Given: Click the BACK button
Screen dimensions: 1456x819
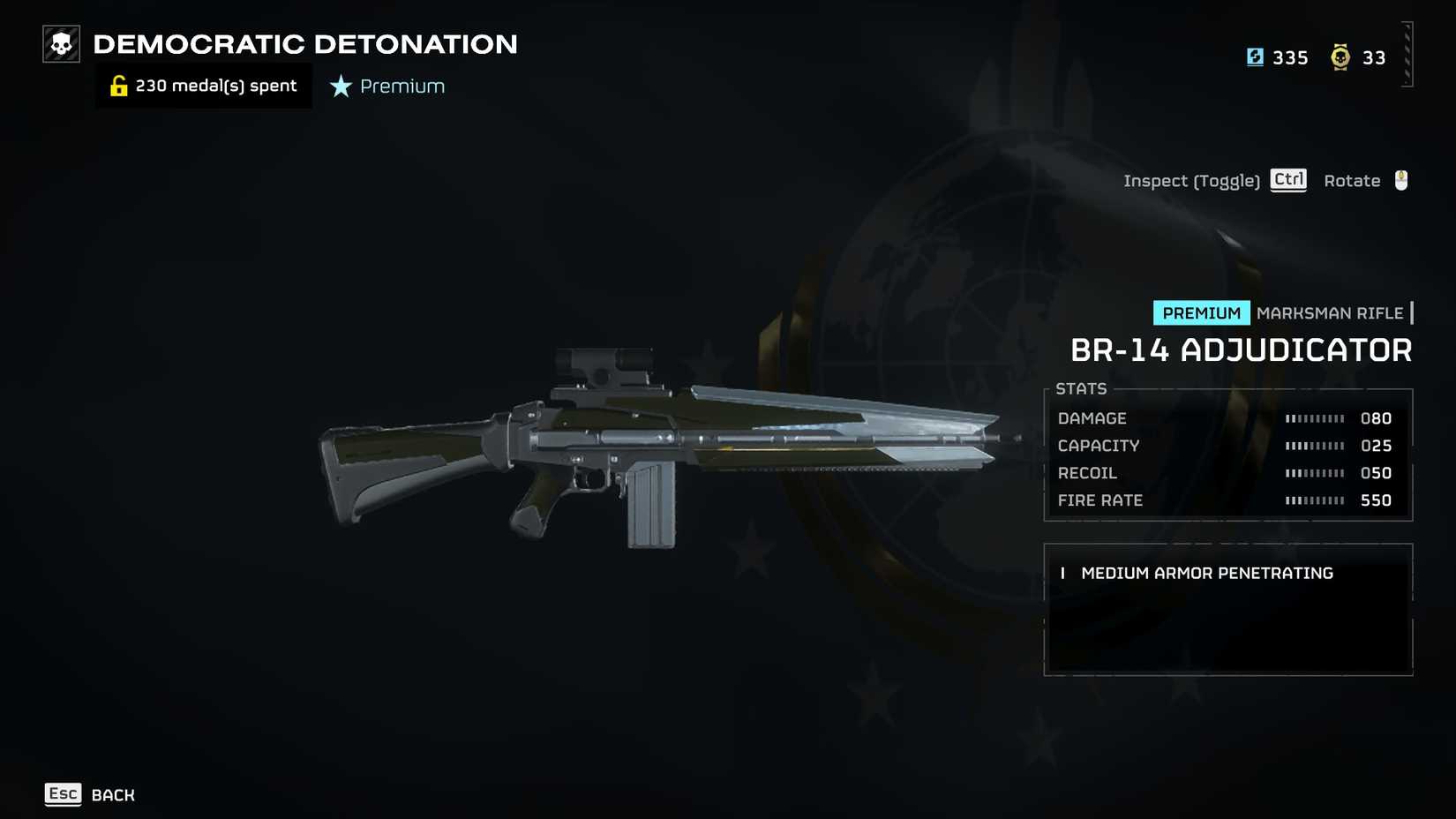Looking at the screenshot, I should 112,794.
